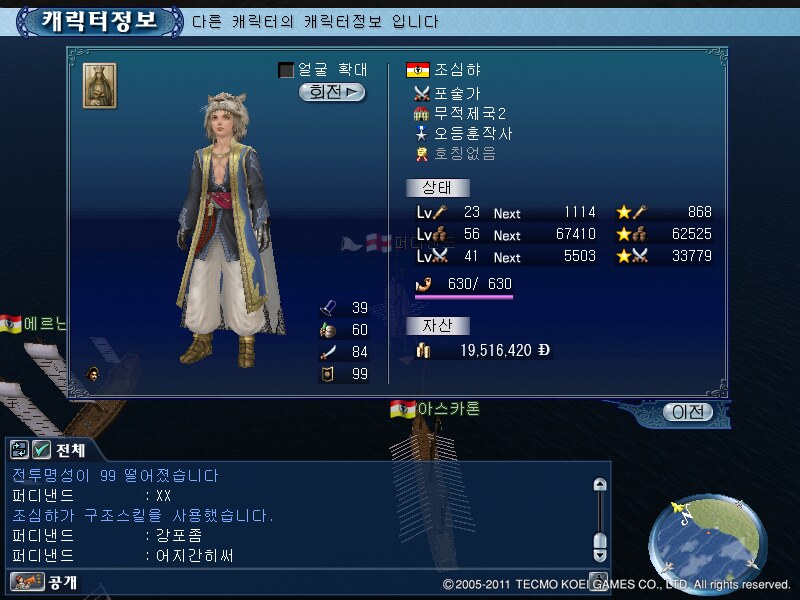Toggle the green check chat filter icon
This screenshot has height=600, width=800.
(x=42, y=450)
